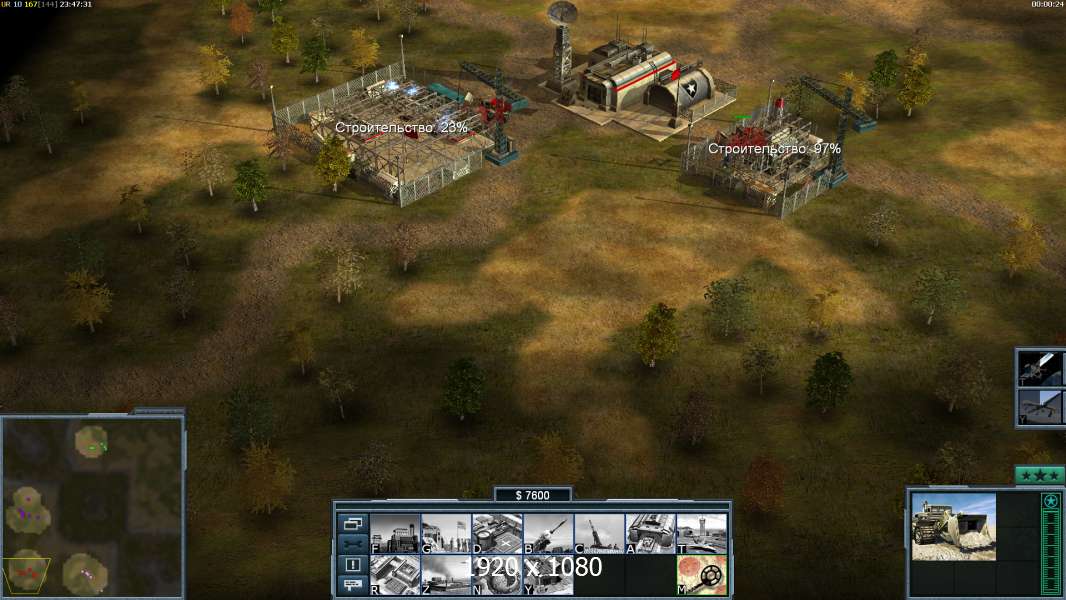Build the airfield marked T
1066x600 pixels.
point(701,533)
